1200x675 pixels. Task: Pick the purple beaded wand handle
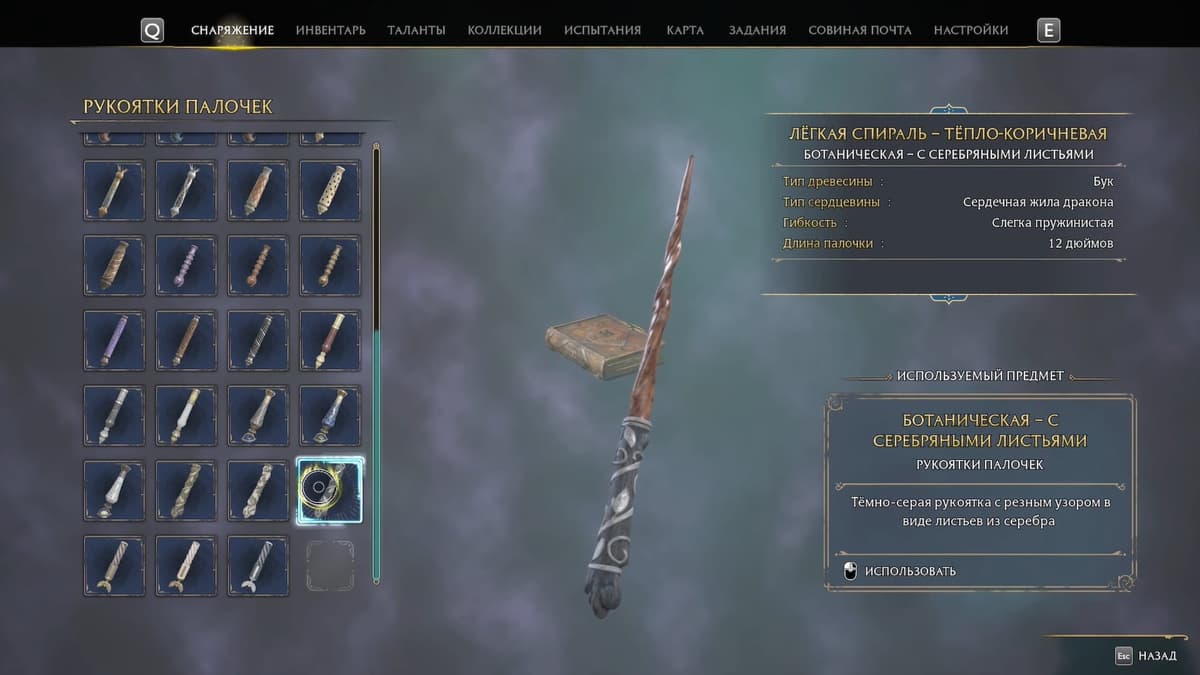pyautogui.click(x=186, y=265)
